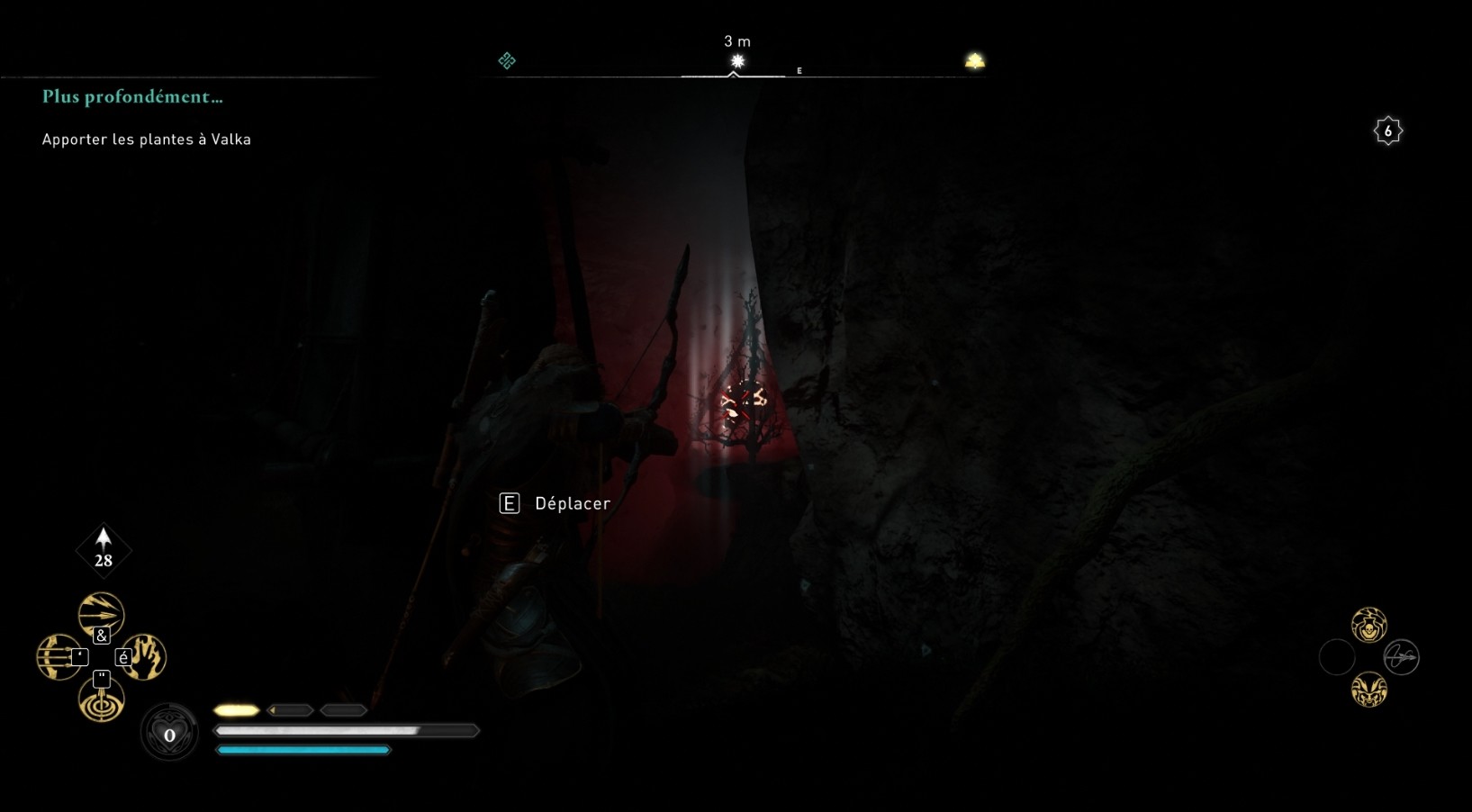Use the horned helmet rage ability

click(1368, 690)
